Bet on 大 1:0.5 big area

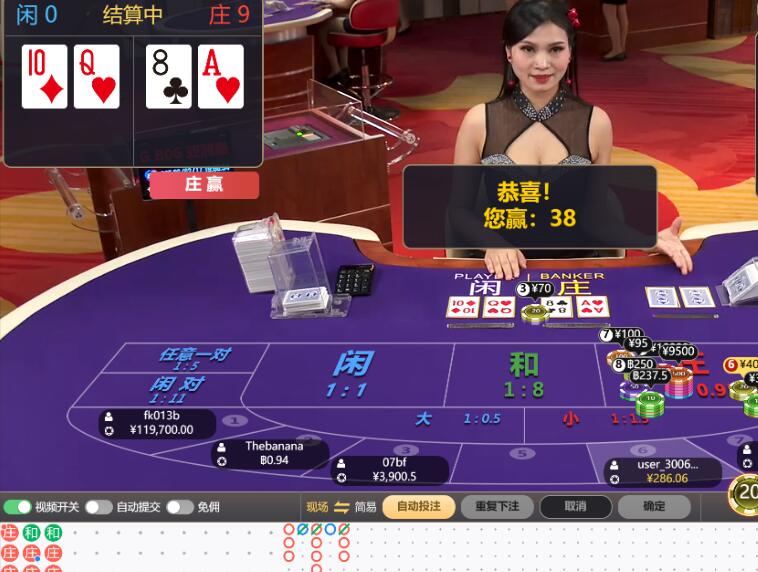pyautogui.click(x=440, y=420)
